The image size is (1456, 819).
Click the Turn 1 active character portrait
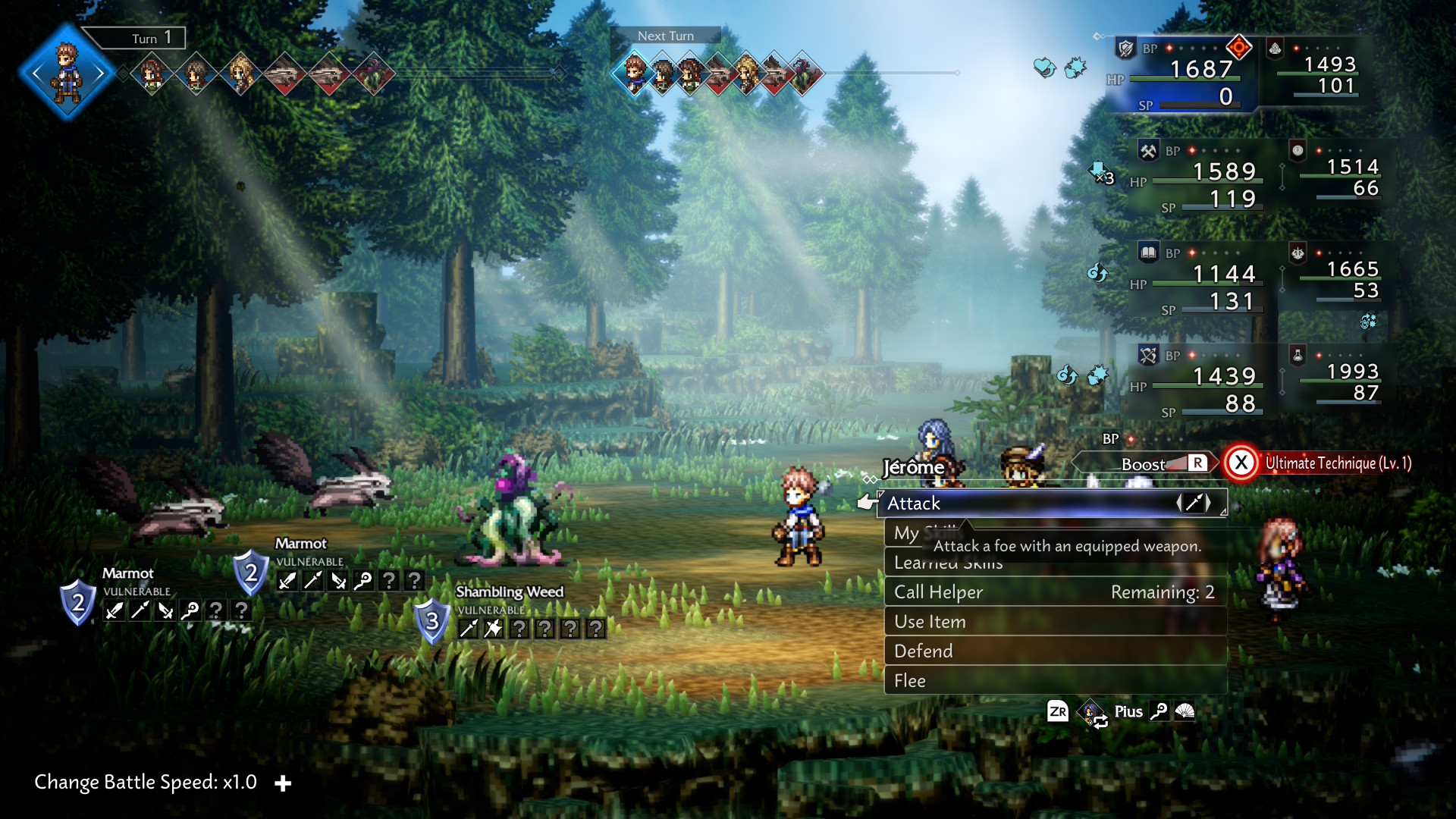67,73
